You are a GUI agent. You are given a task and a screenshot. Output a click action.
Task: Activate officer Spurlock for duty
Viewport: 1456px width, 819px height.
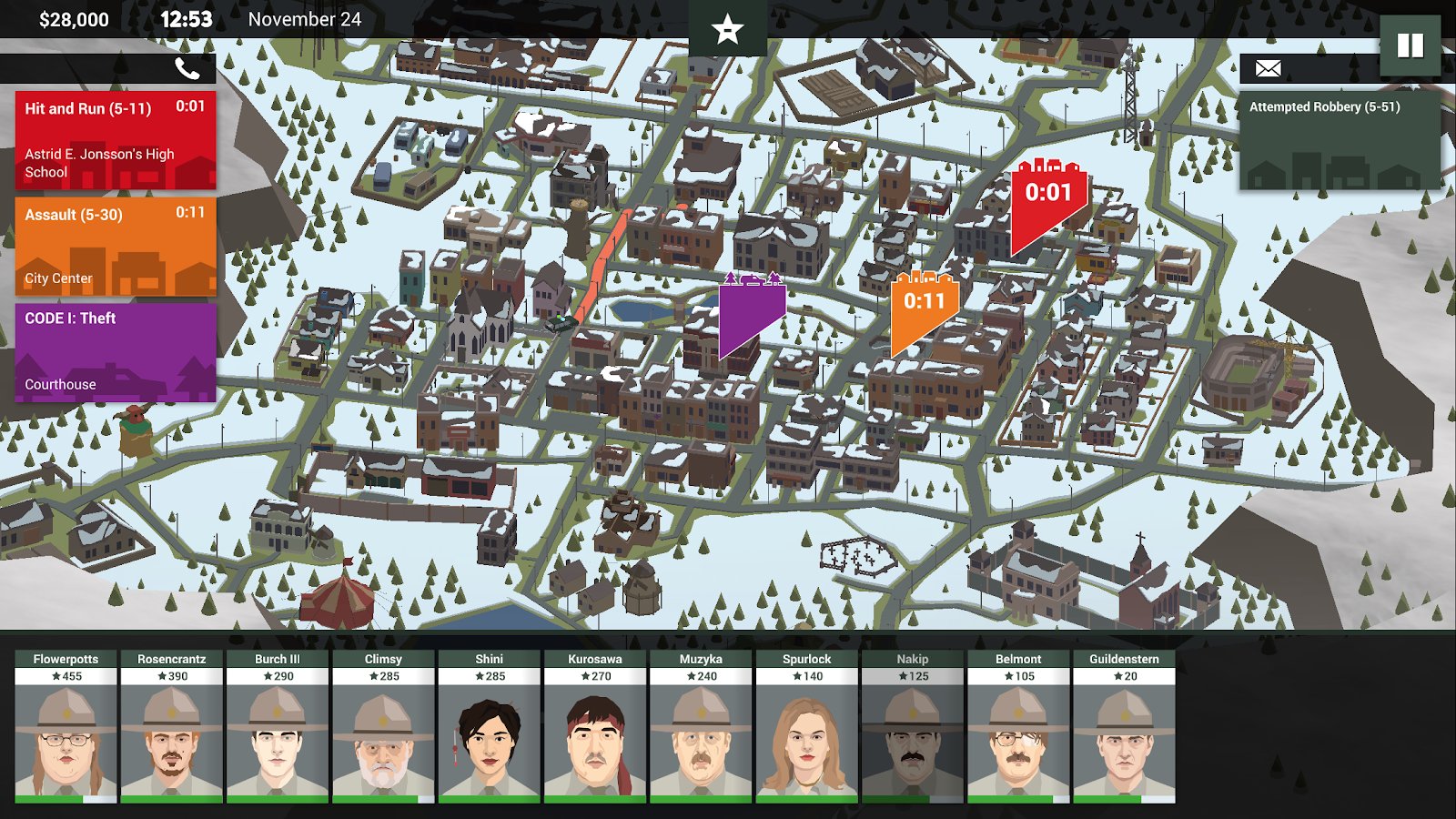tap(806, 739)
